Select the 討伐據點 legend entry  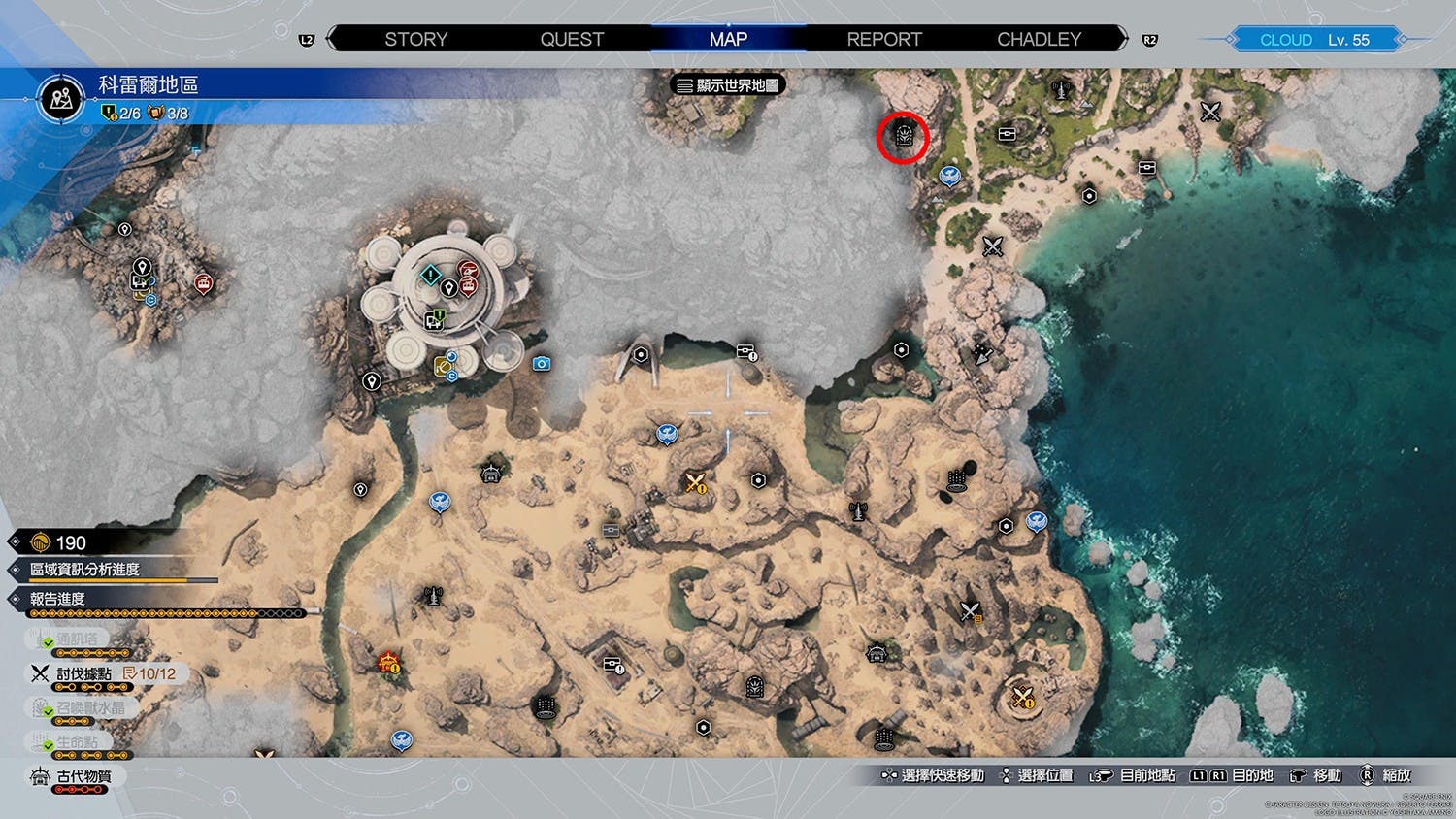83,673
